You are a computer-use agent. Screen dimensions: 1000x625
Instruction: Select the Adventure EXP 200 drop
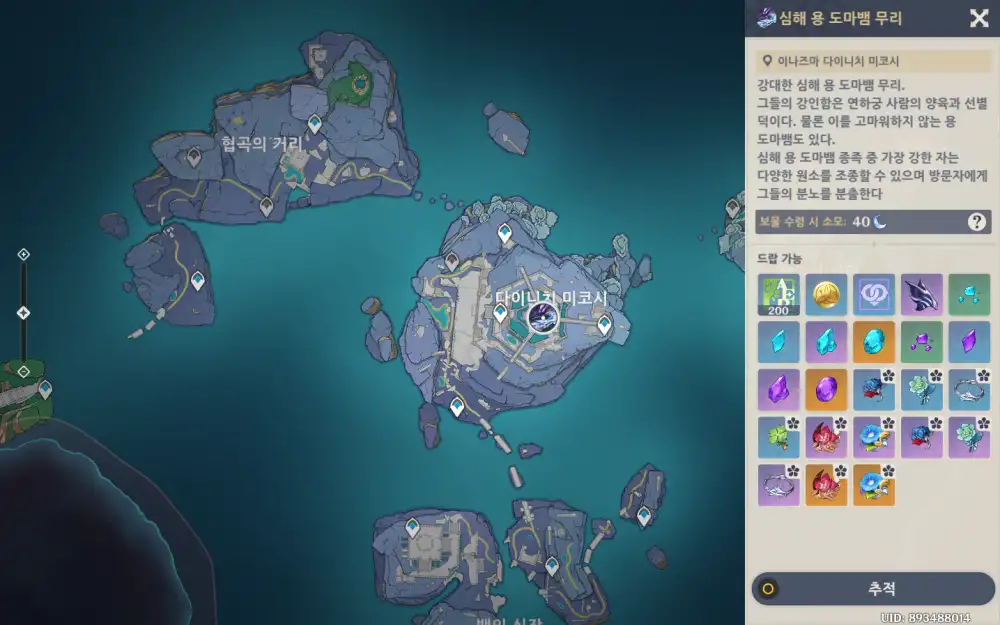(x=777, y=294)
